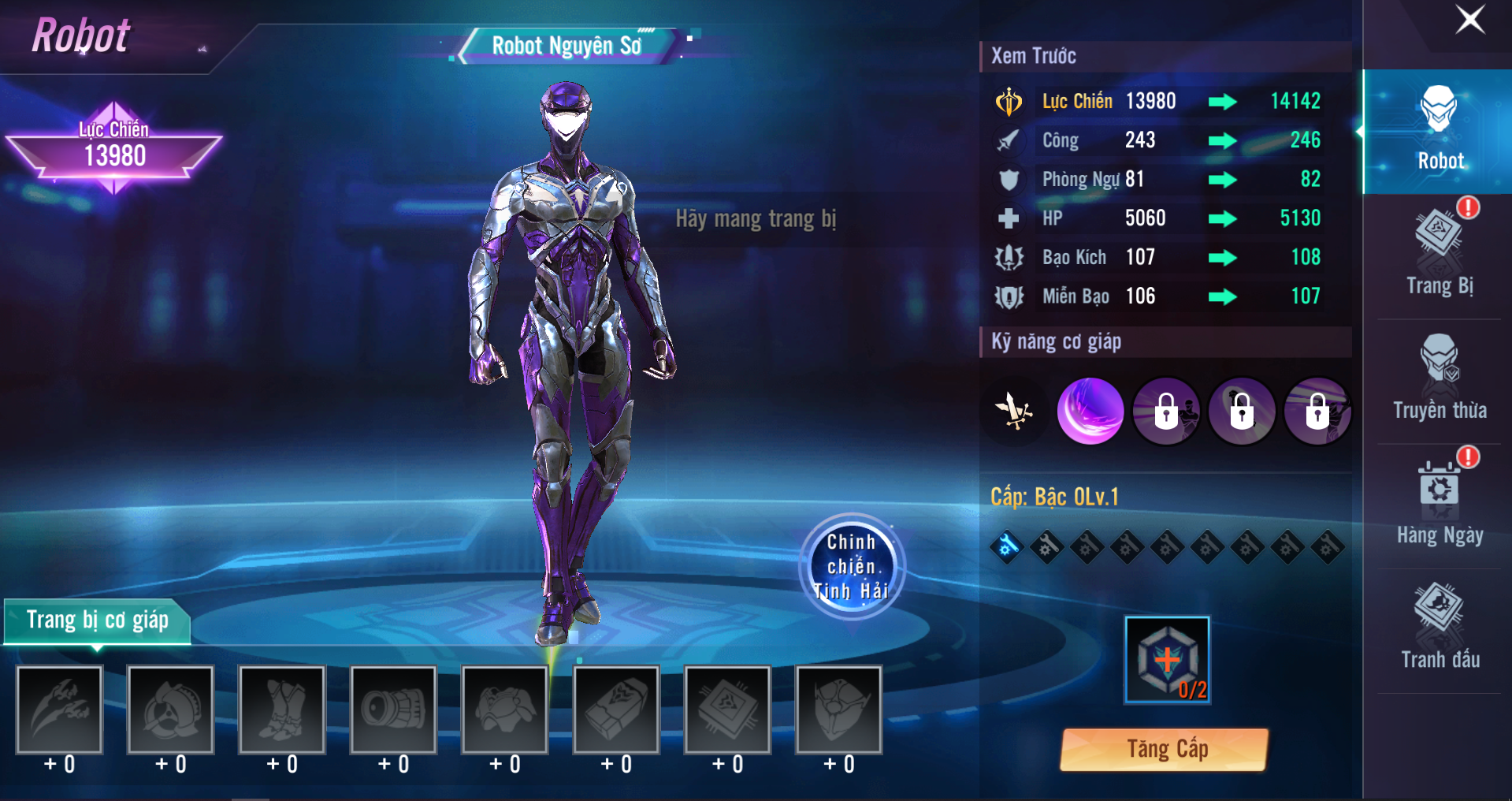Screen dimensions: 1512x801
Task: Select the belt plate equipment slot
Action: [x=616, y=710]
